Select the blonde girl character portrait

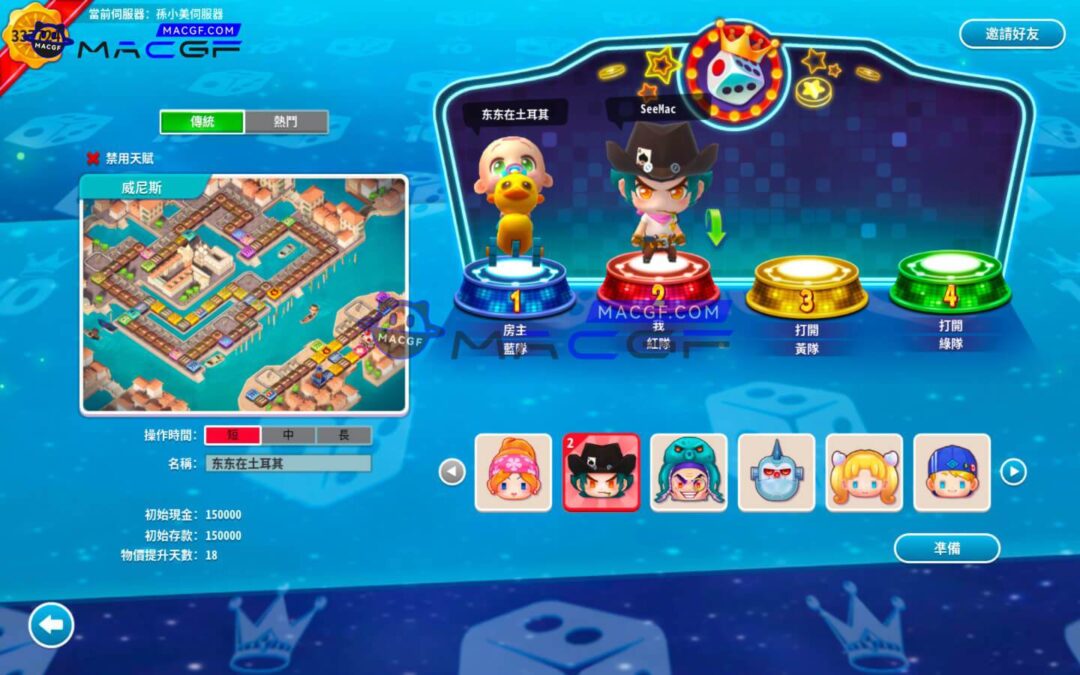pos(864,473)
